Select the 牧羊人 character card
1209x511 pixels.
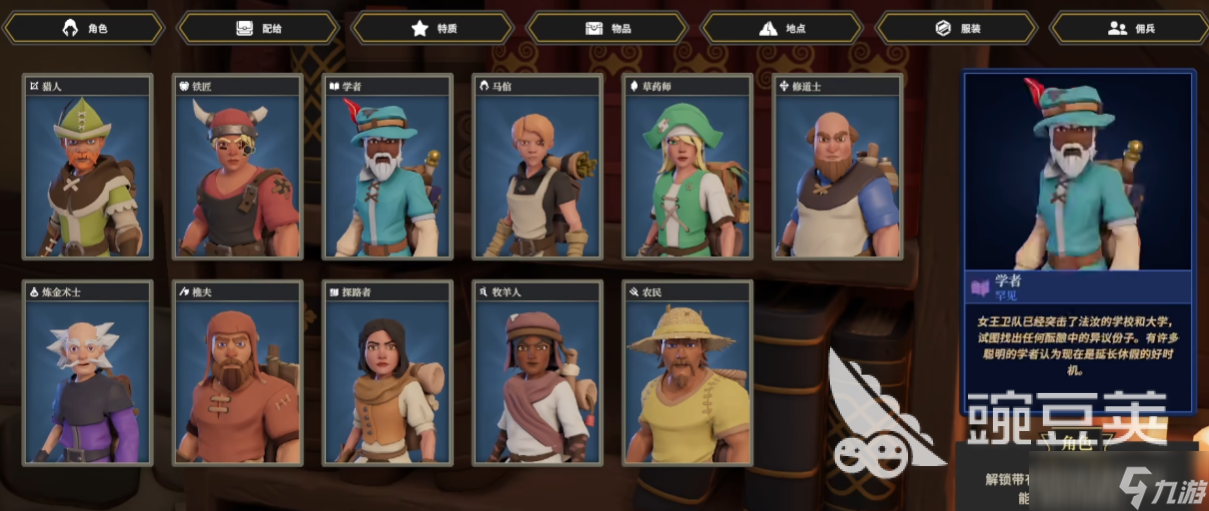pyautogui.click(x=538, y=373)
